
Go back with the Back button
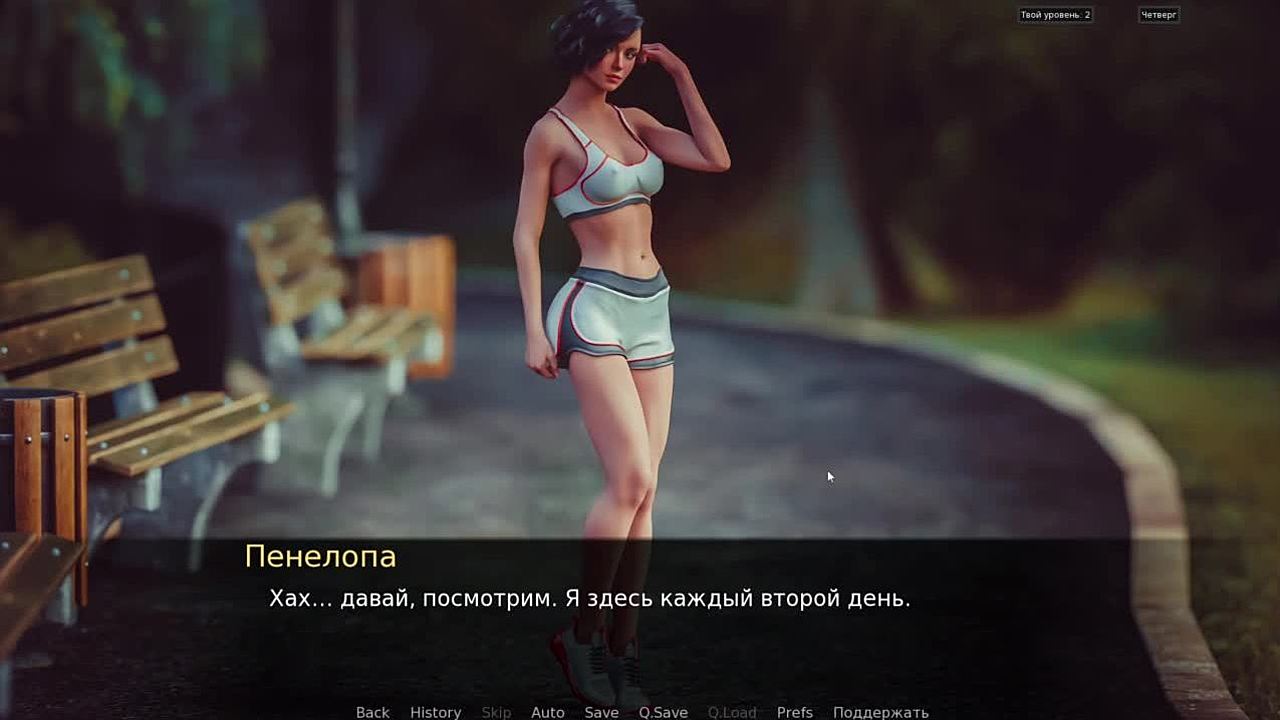[x=372, y=712]
